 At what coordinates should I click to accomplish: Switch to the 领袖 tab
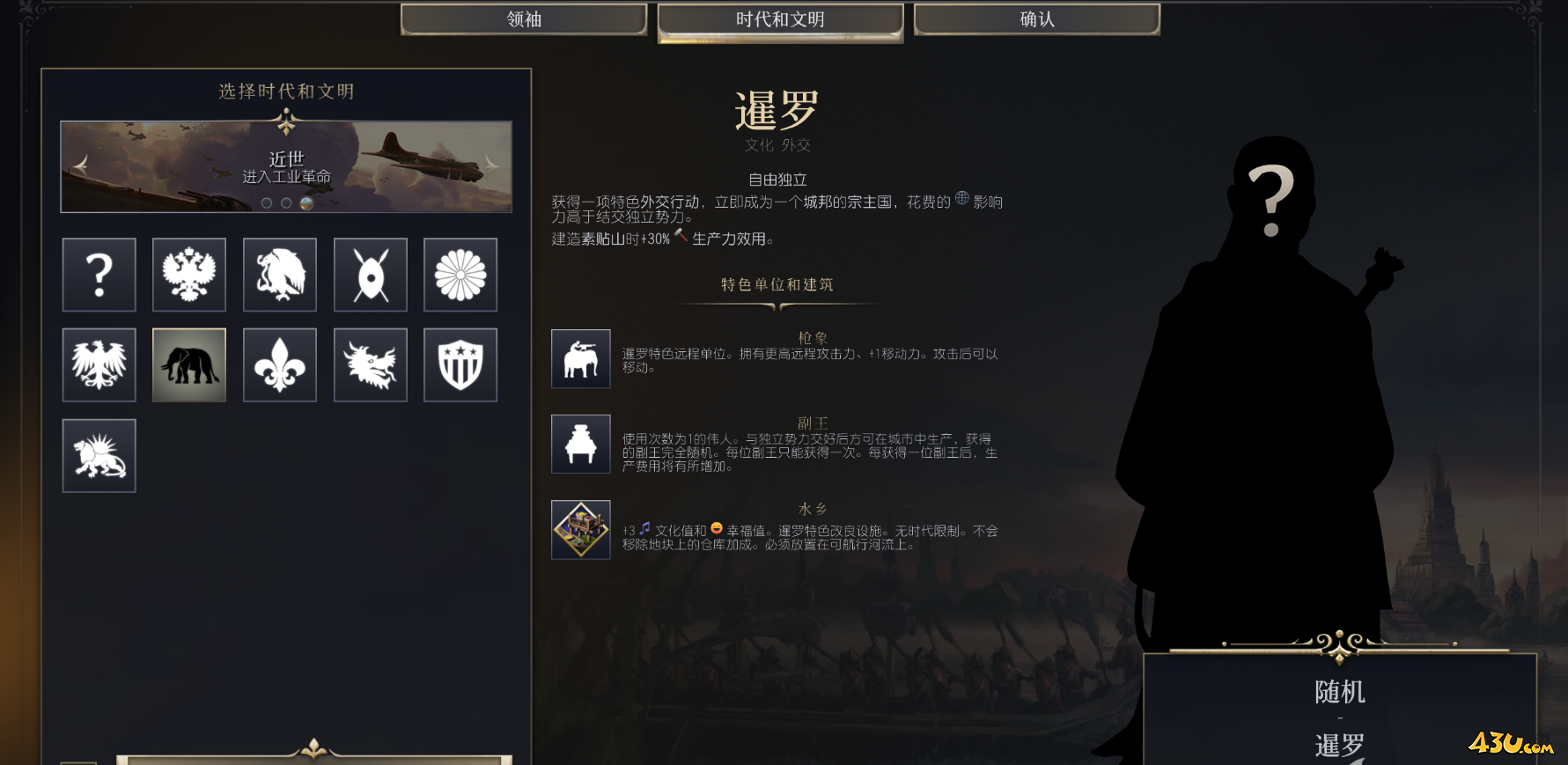tap(524, 19)
